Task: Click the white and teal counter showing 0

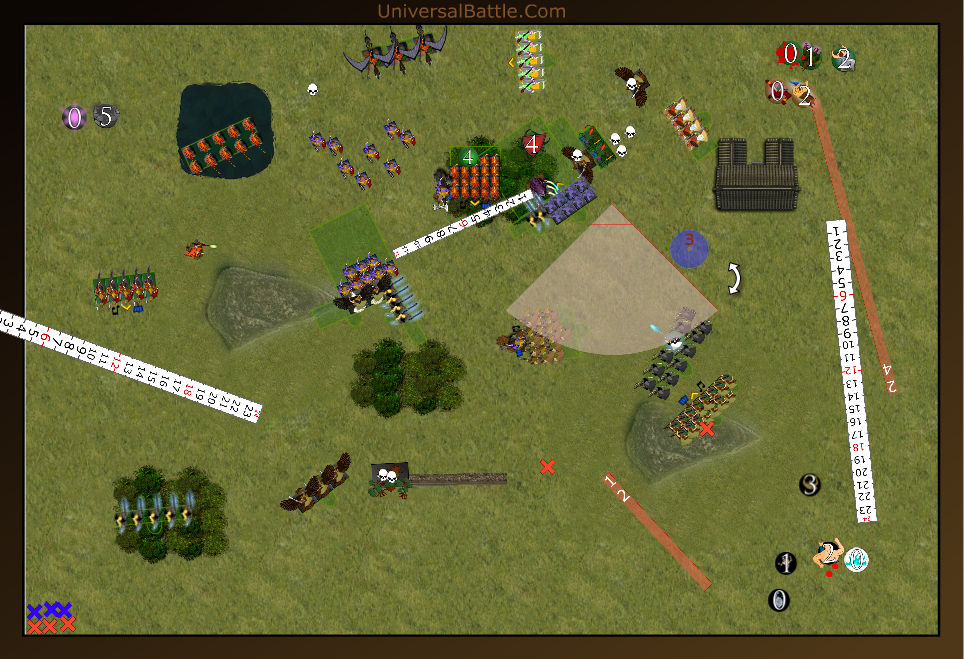Action: point(857,560)
